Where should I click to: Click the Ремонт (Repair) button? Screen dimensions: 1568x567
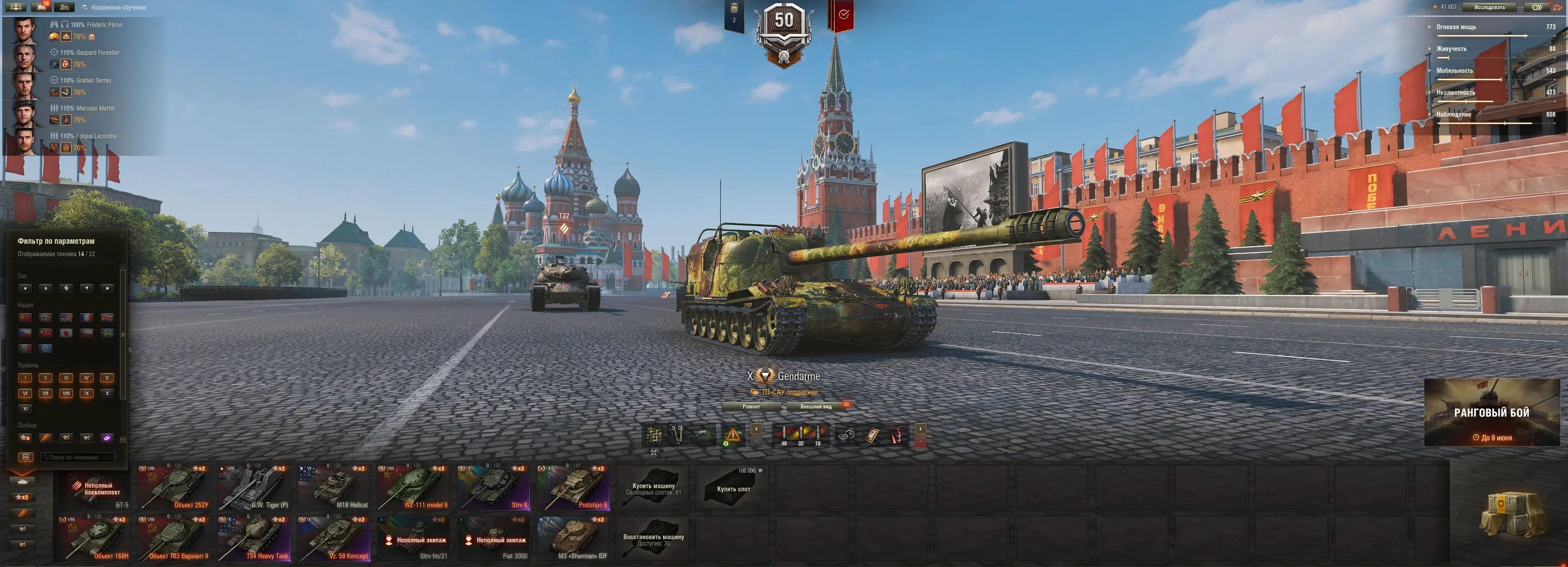click(x=751, y=407)
